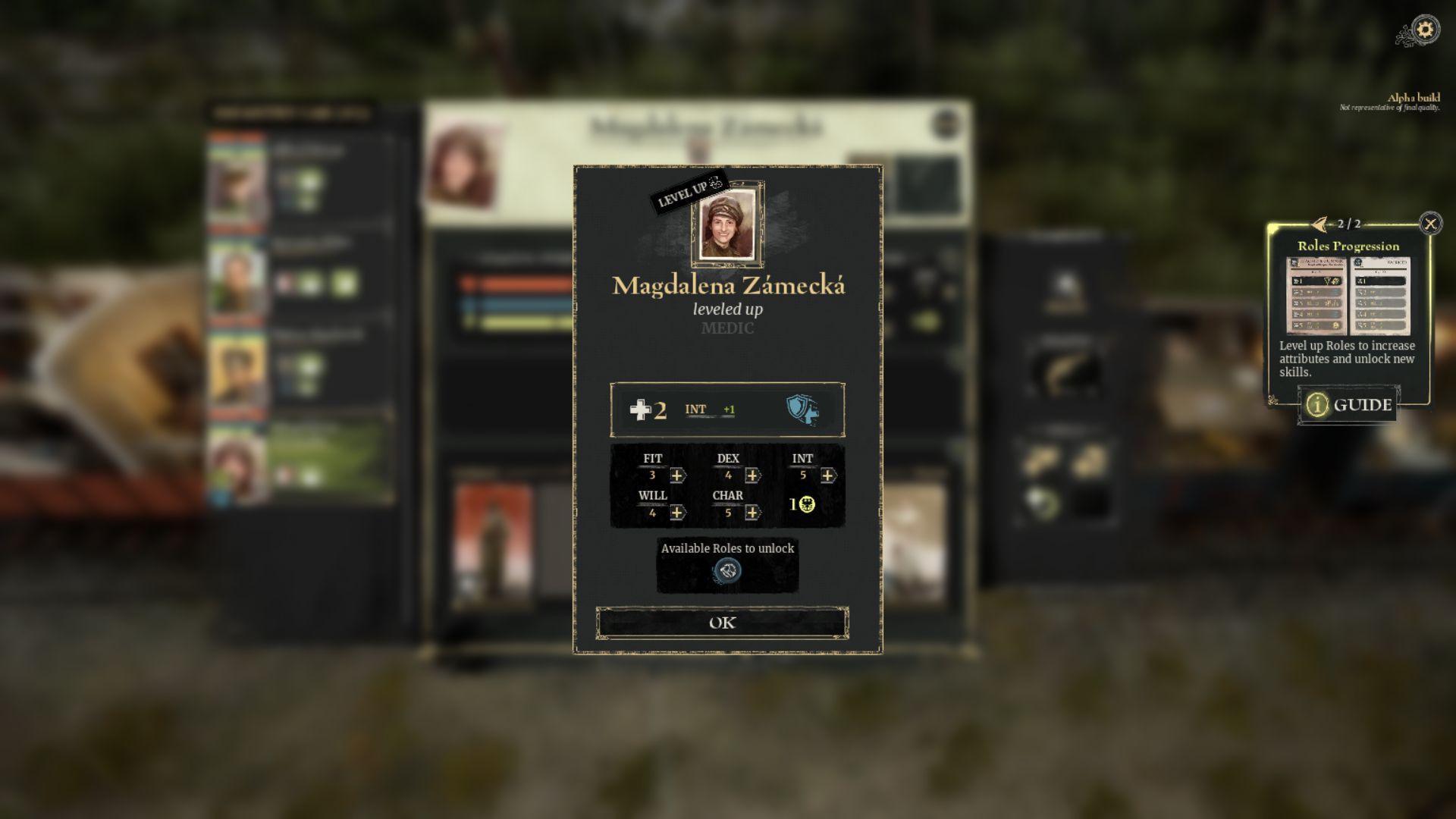
Task: Open the Guide from Roles Progression
Action: [1349, 405]
